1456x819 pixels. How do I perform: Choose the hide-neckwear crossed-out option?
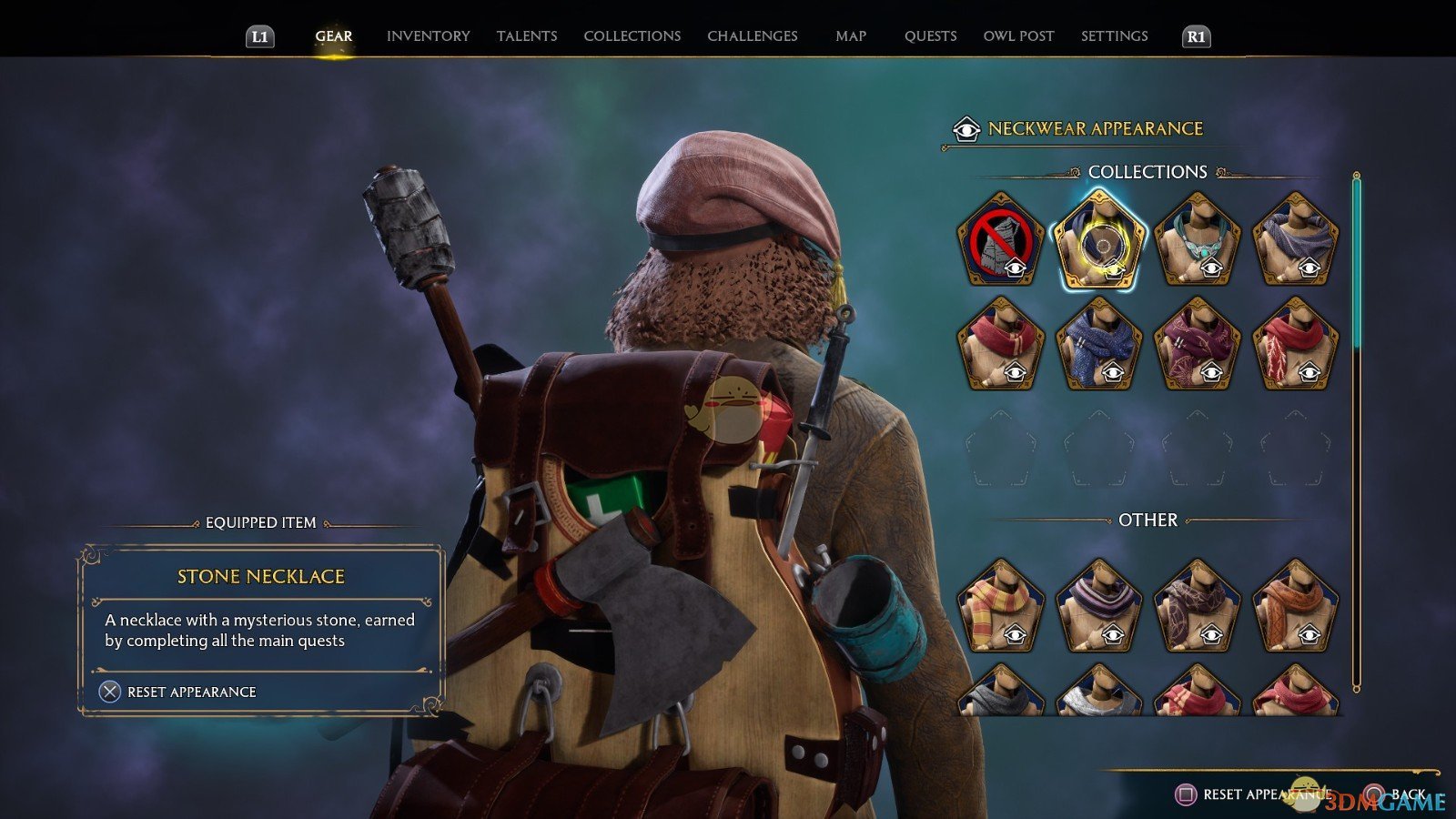(1000, 239)
